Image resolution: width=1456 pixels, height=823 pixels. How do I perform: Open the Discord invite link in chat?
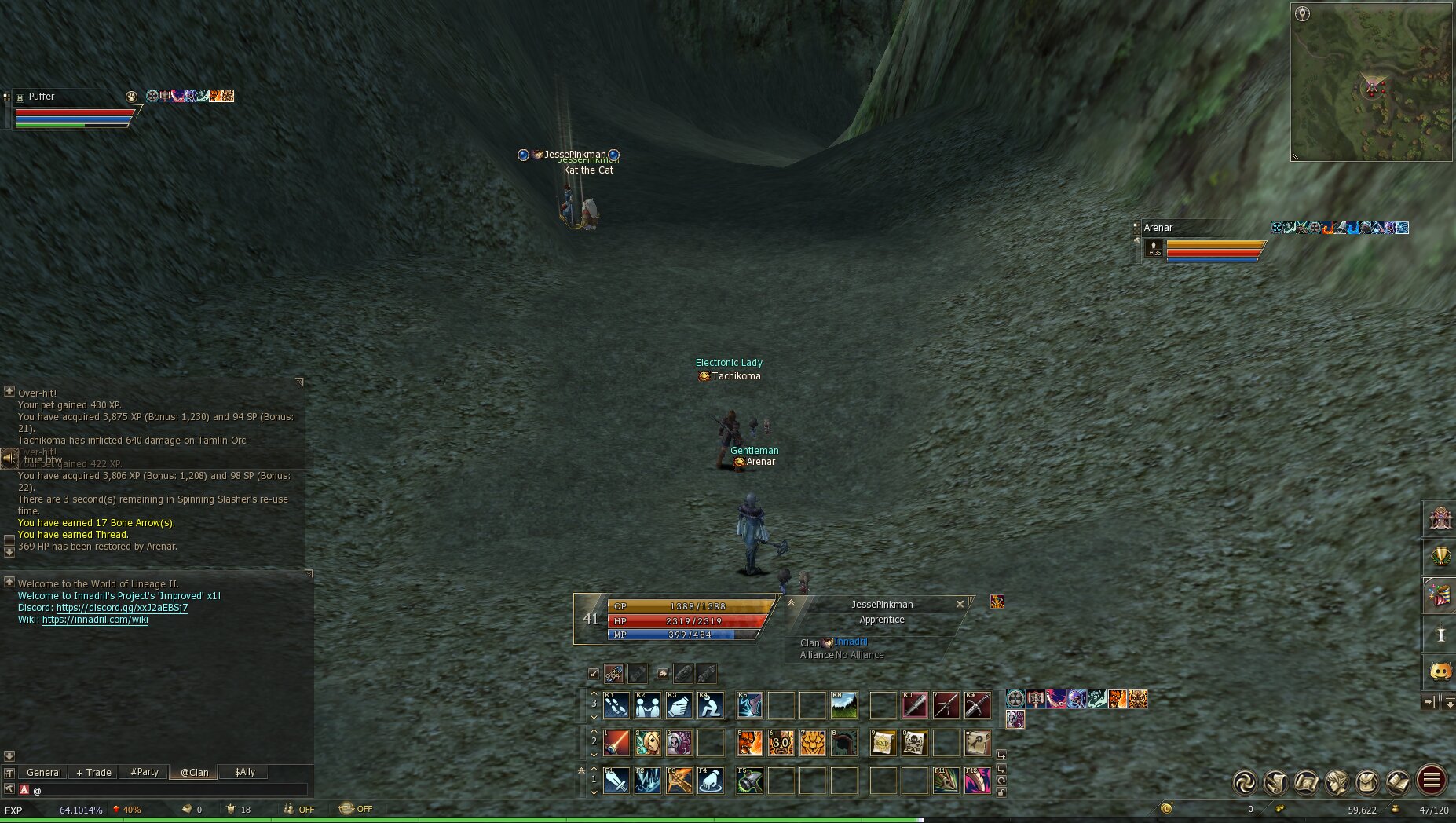click(122, 608)
